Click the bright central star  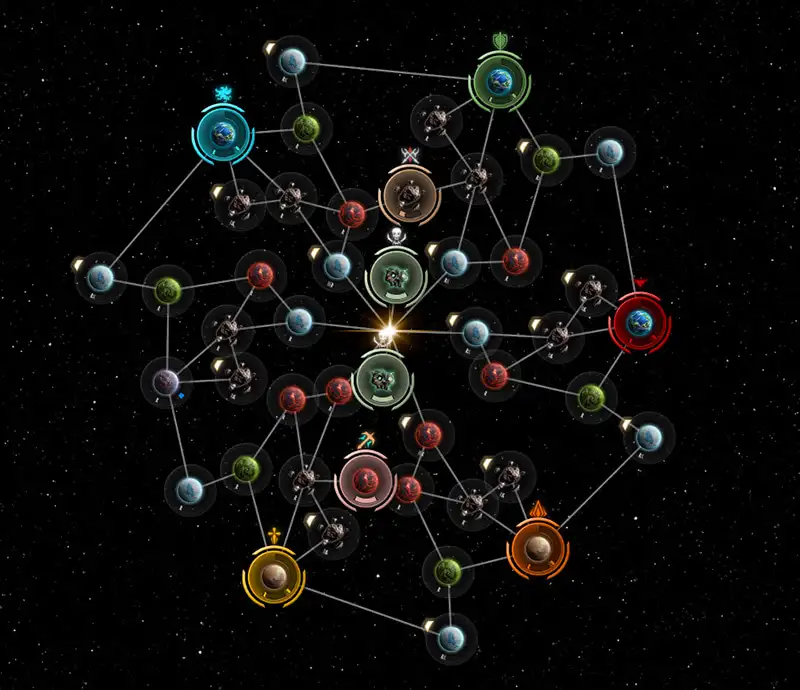[388, 329]
